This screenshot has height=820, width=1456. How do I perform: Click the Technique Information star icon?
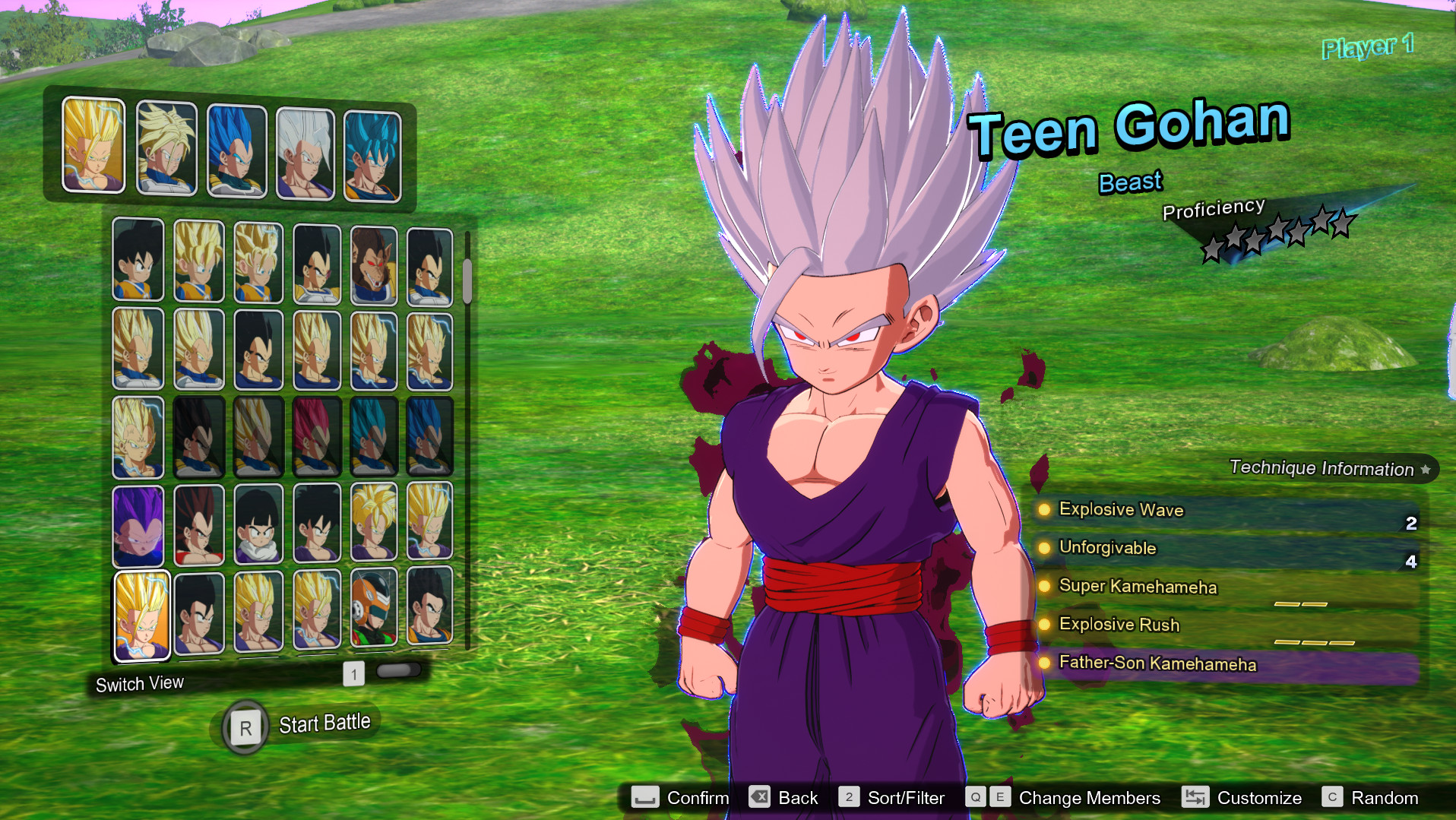(x=1425, y=469)
